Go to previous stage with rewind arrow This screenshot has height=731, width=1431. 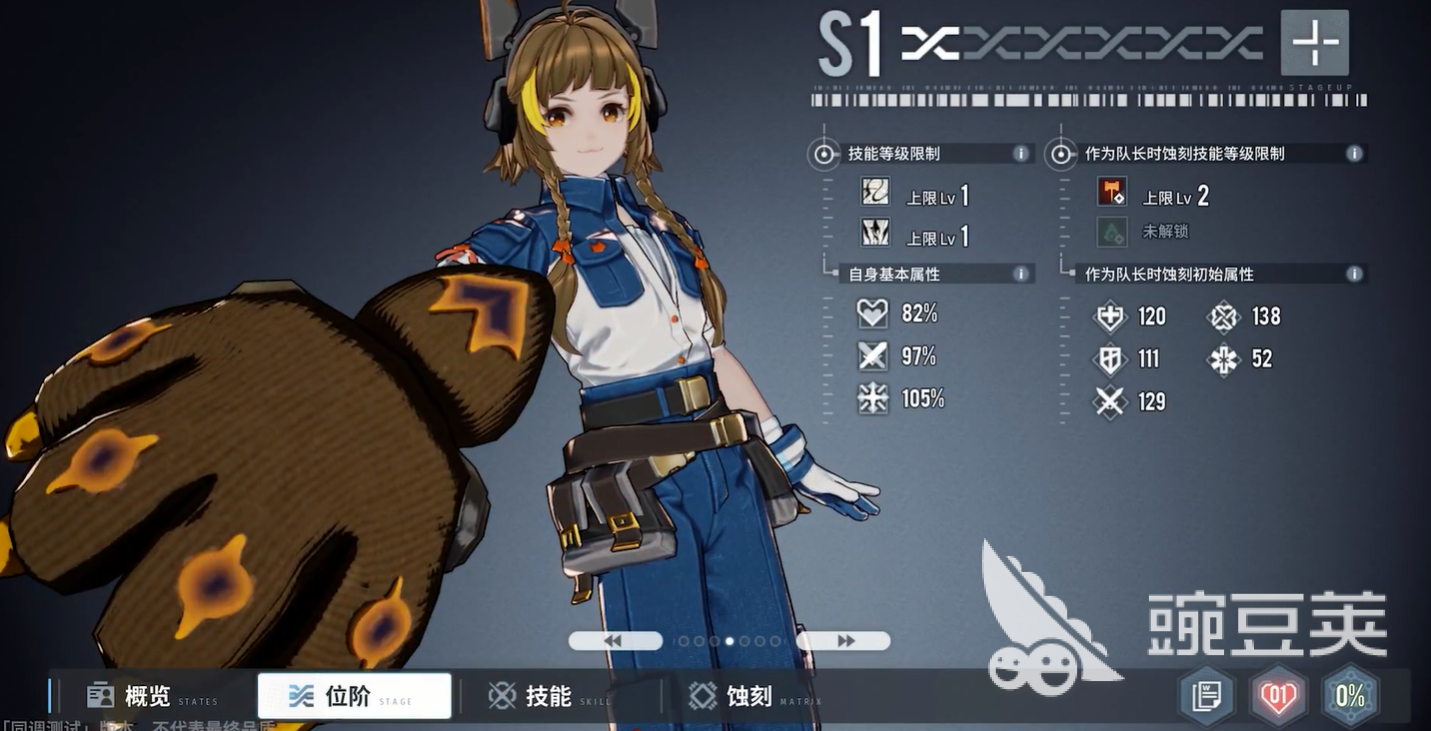[x=615, y=641]
